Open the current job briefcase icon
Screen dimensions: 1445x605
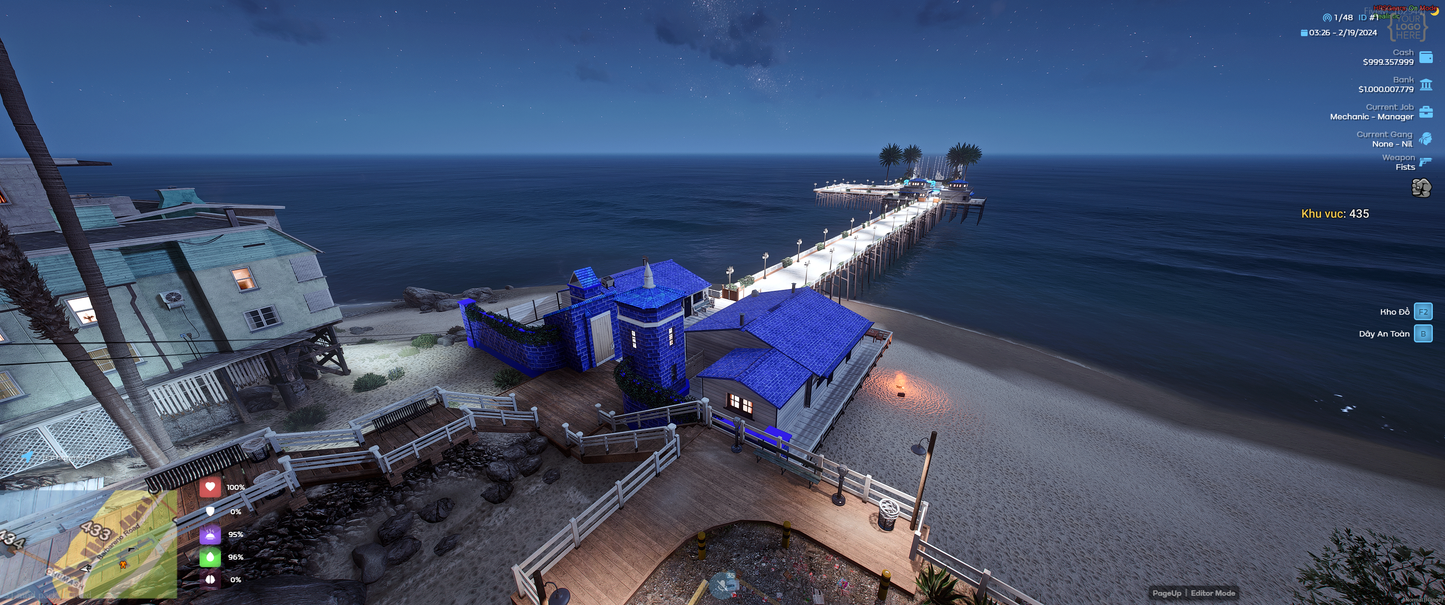(x=1426, y=112)
